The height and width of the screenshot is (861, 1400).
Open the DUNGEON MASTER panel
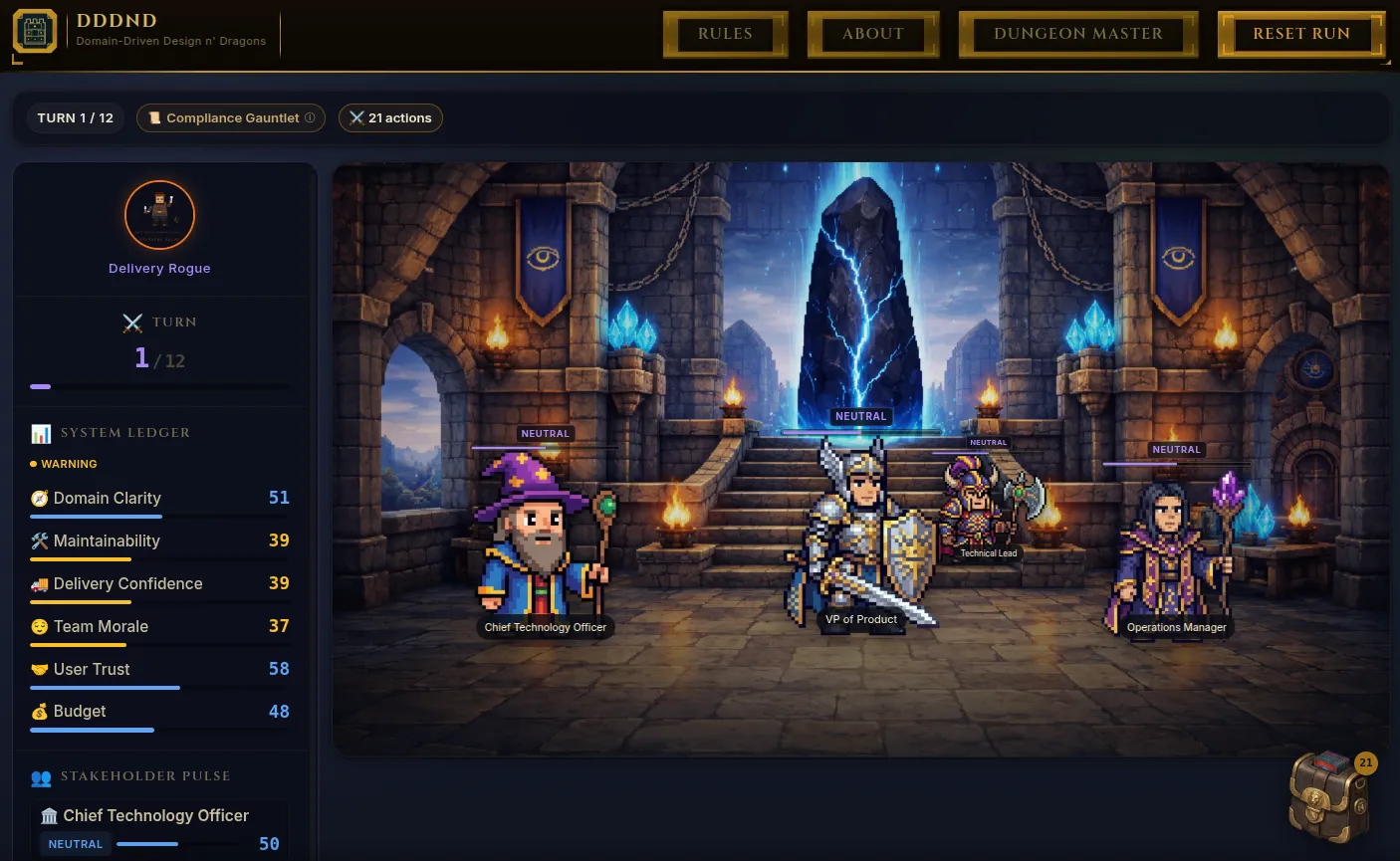[1078, 33]
